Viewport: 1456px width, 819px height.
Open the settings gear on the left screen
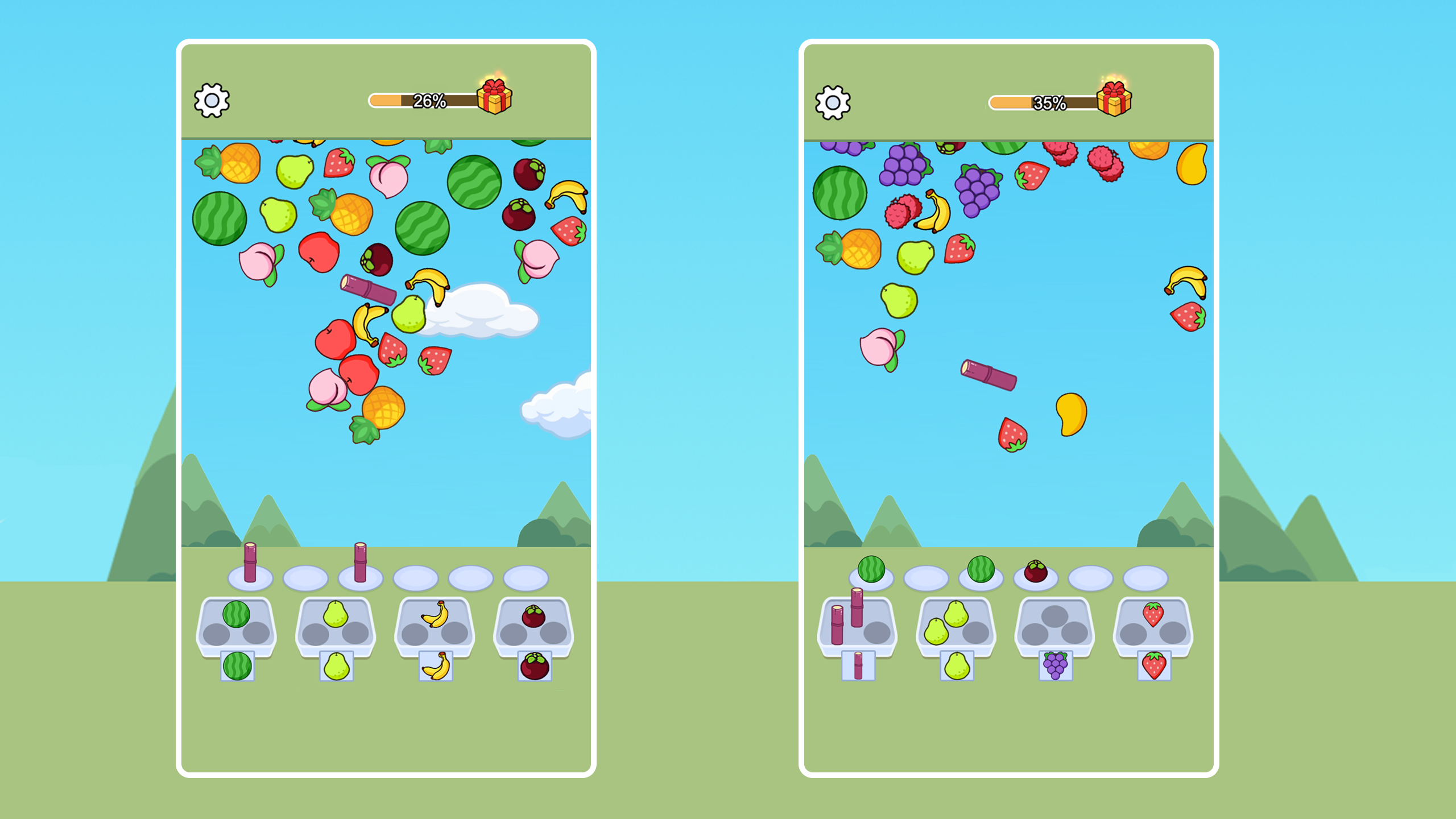(x=212, y=101)
